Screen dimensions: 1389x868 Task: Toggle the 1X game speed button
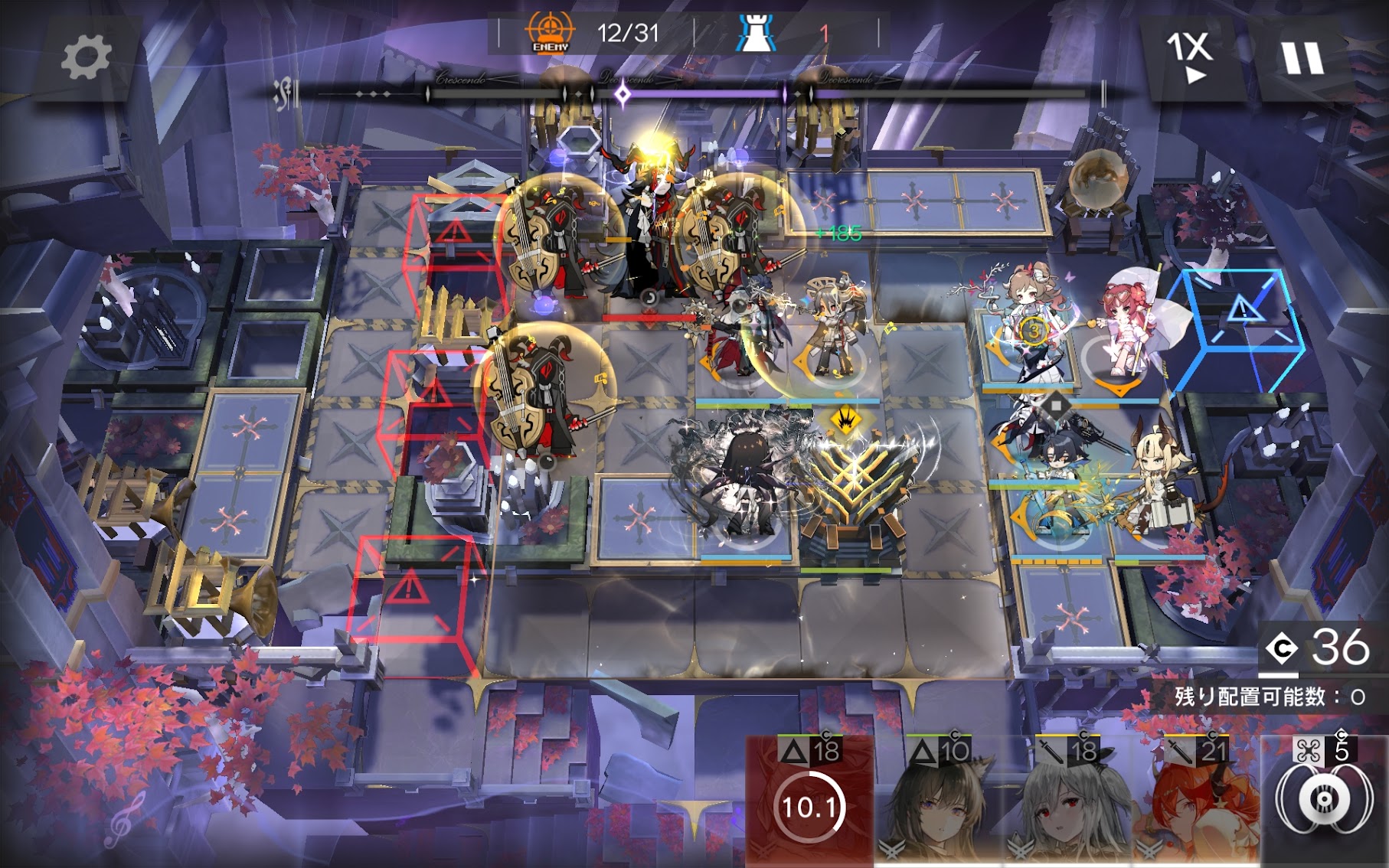coord(1189,57)
